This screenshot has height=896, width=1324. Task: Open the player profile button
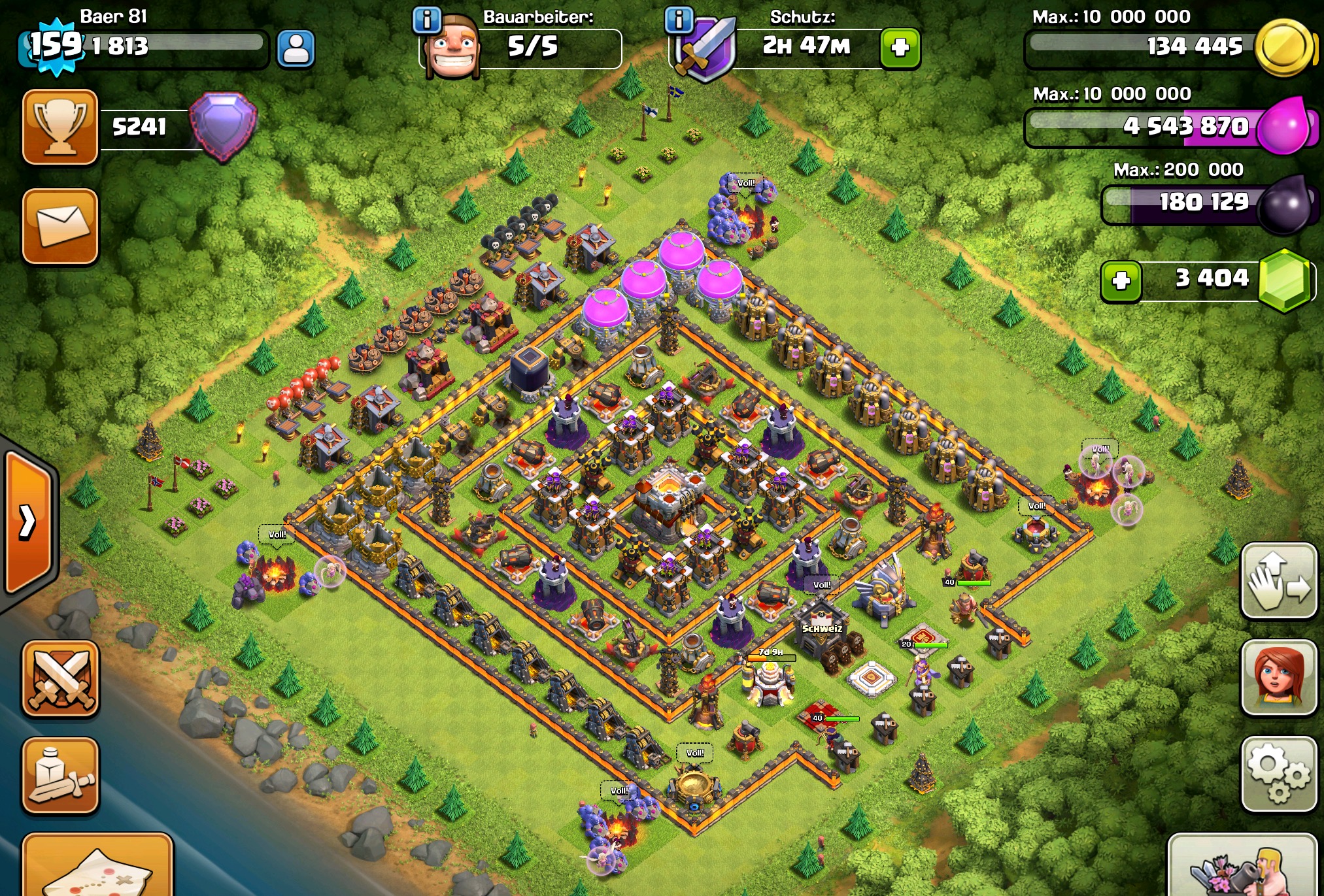(x=296, y=48)
